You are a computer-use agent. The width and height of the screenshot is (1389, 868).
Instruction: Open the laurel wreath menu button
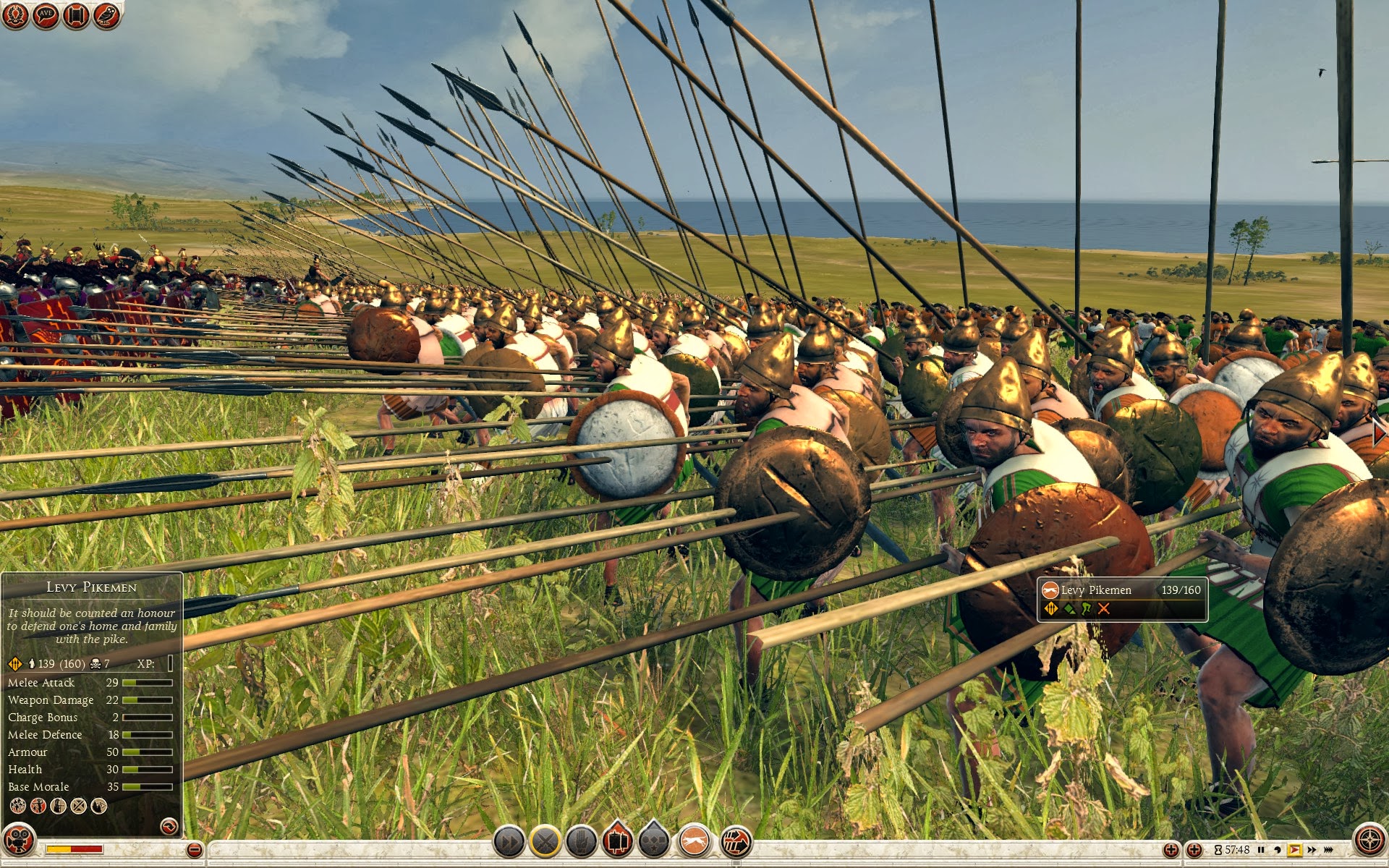pos(14,14)
